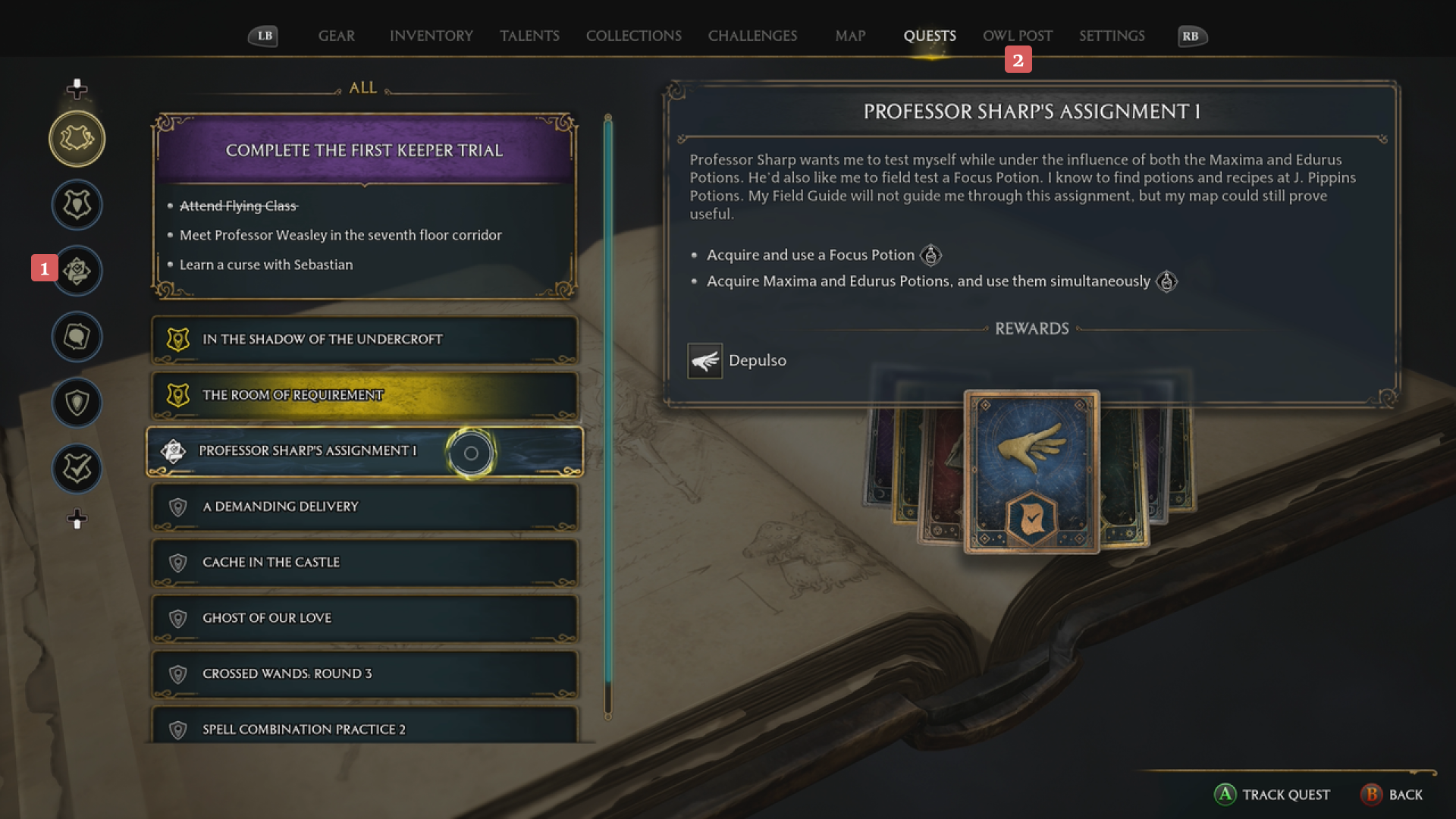
Task: Switch to the MAP tab
Action: click(x=849, y=36)
